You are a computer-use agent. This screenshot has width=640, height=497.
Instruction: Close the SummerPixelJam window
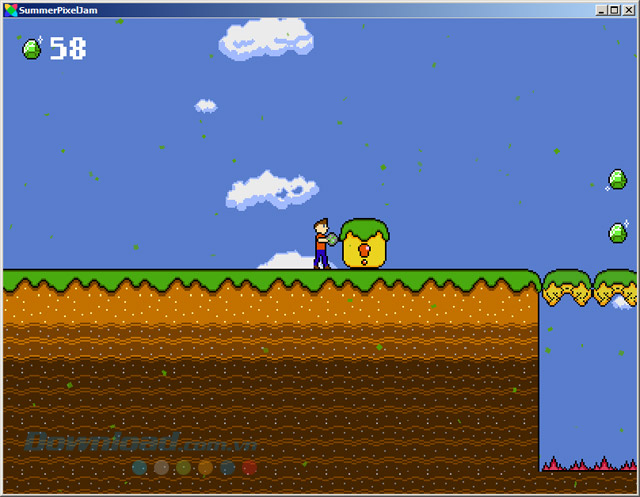[x=628, y=10]
